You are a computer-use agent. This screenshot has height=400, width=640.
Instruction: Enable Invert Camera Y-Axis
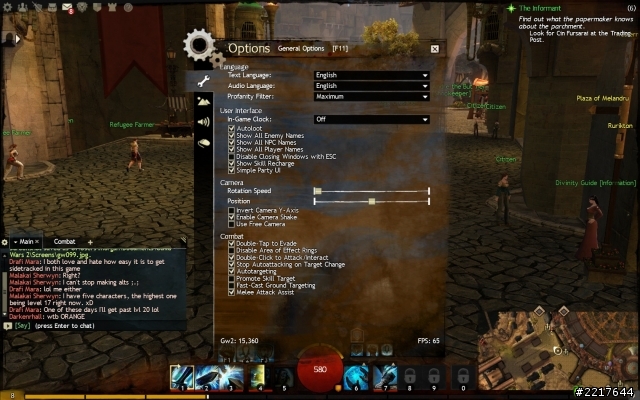(233, 211)
